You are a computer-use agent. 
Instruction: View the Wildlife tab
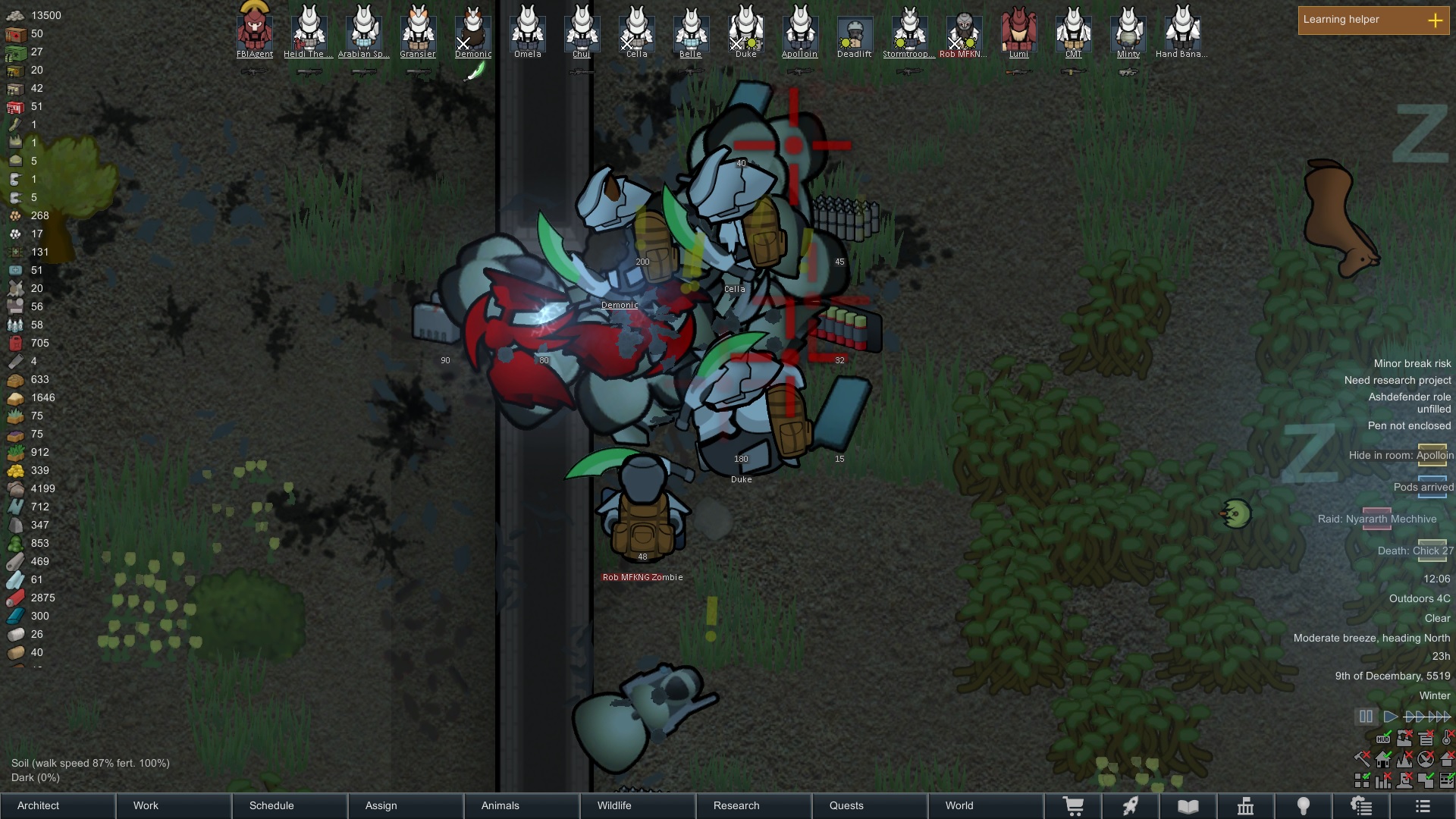(639, 805)
